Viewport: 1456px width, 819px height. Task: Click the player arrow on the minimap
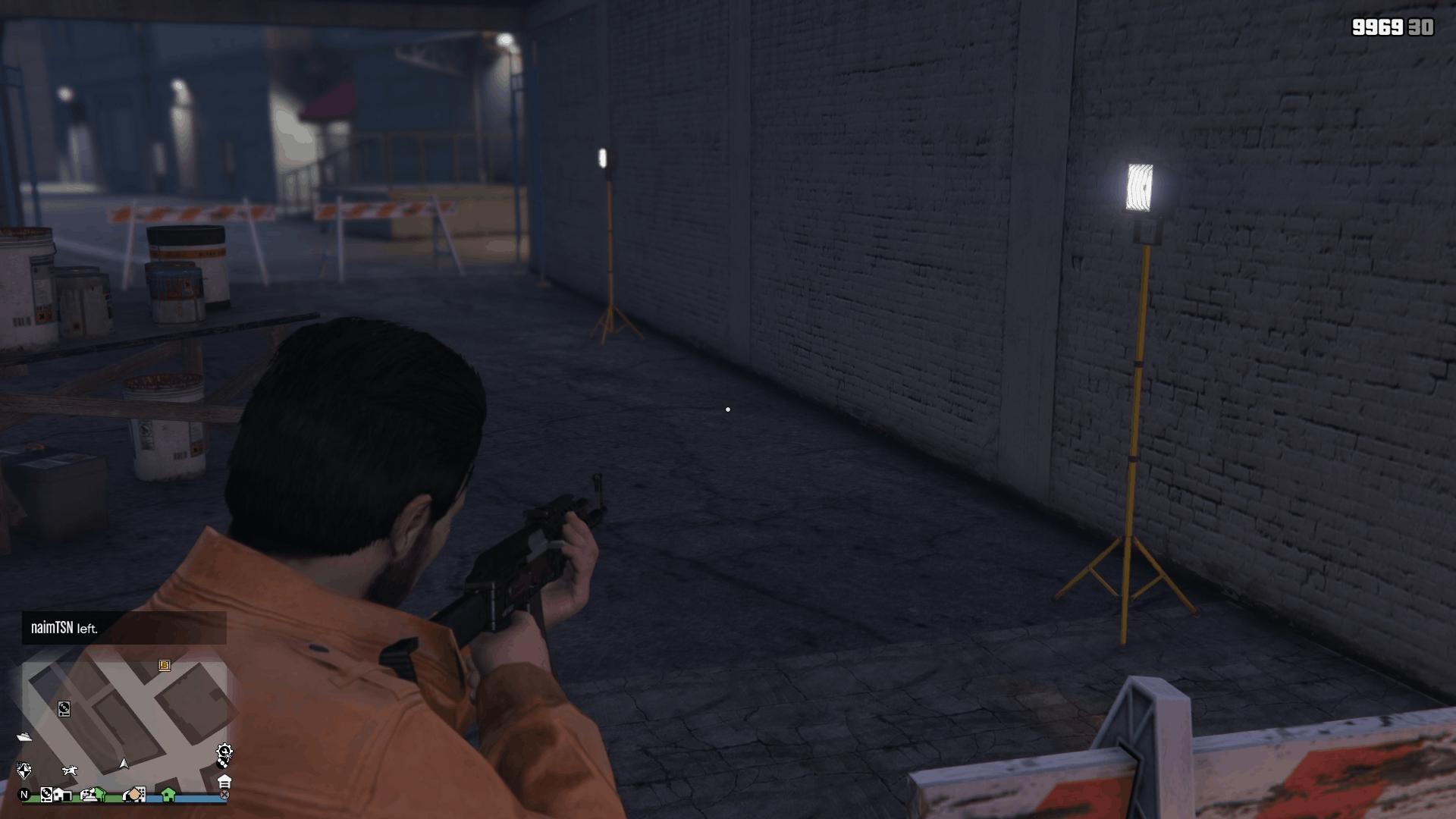pyautogui.click(x=124, y=764)
